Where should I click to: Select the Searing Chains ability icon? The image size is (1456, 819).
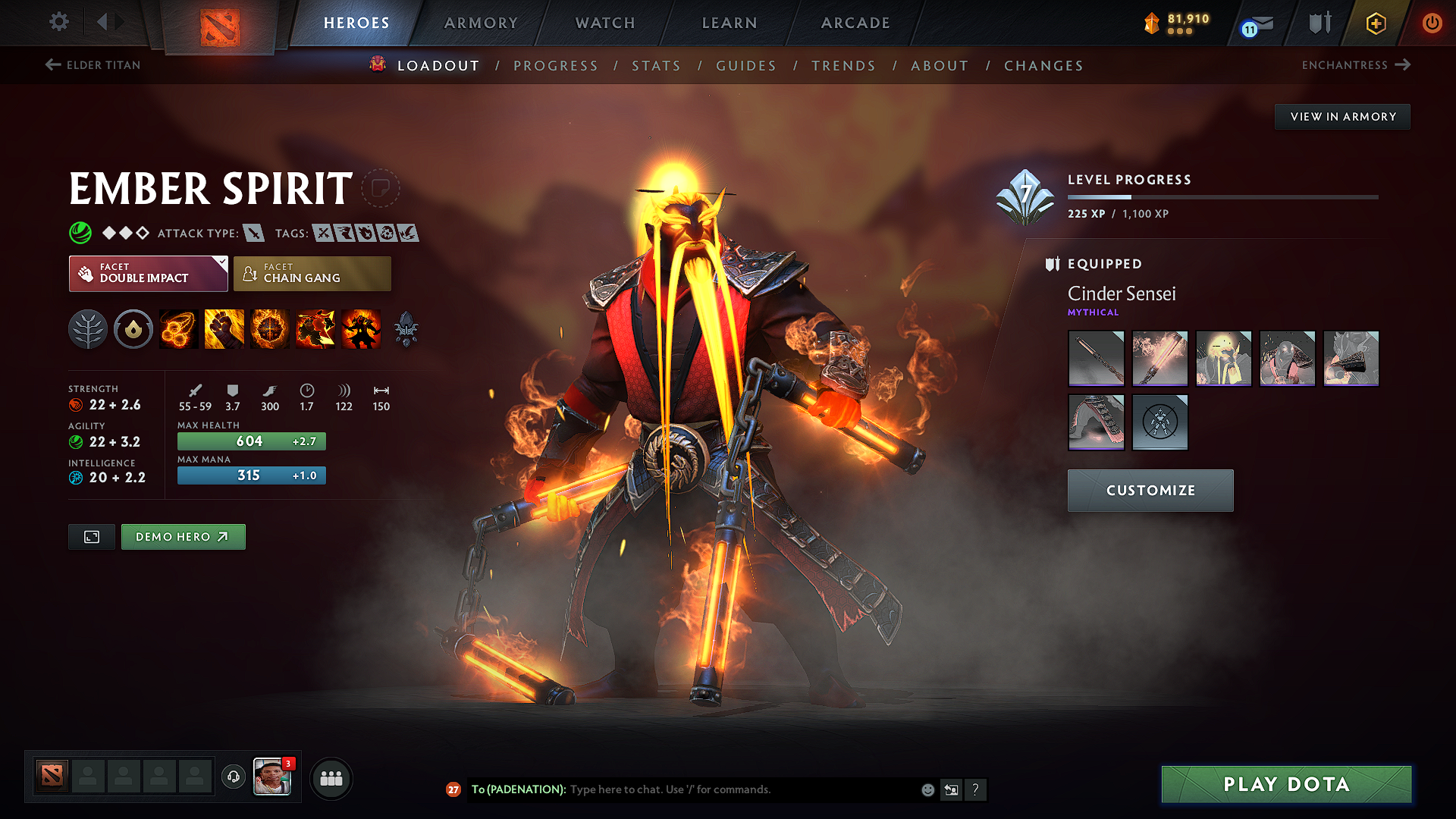point(179,329)
